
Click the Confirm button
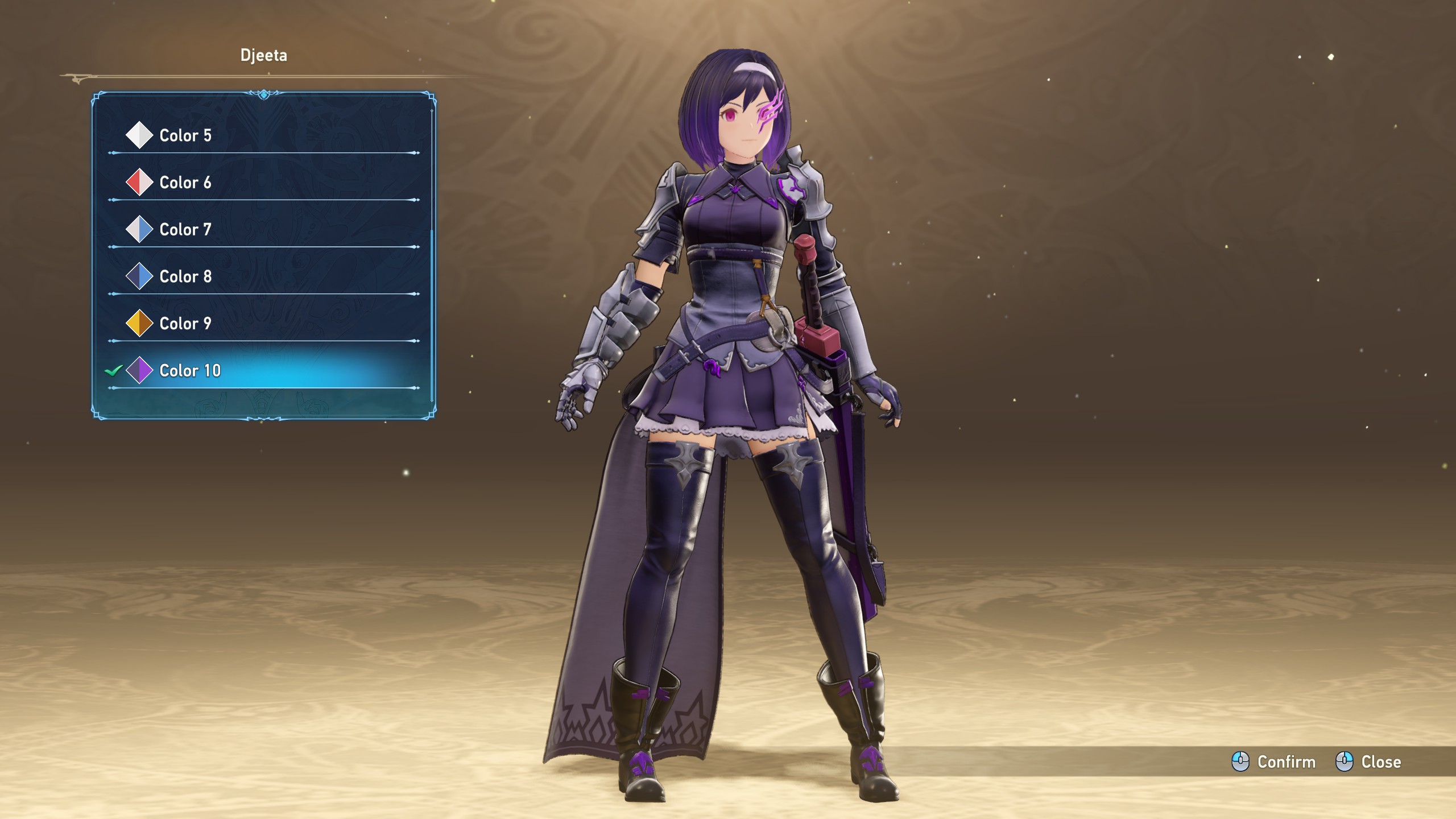coord(1274,762)
